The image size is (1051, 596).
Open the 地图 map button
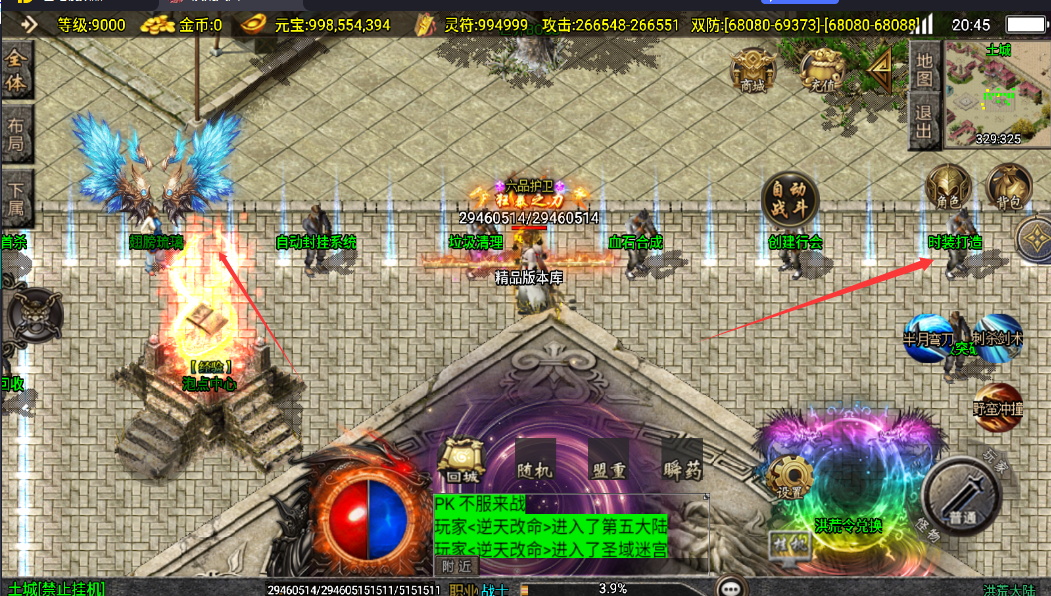[x=924, y=68]
